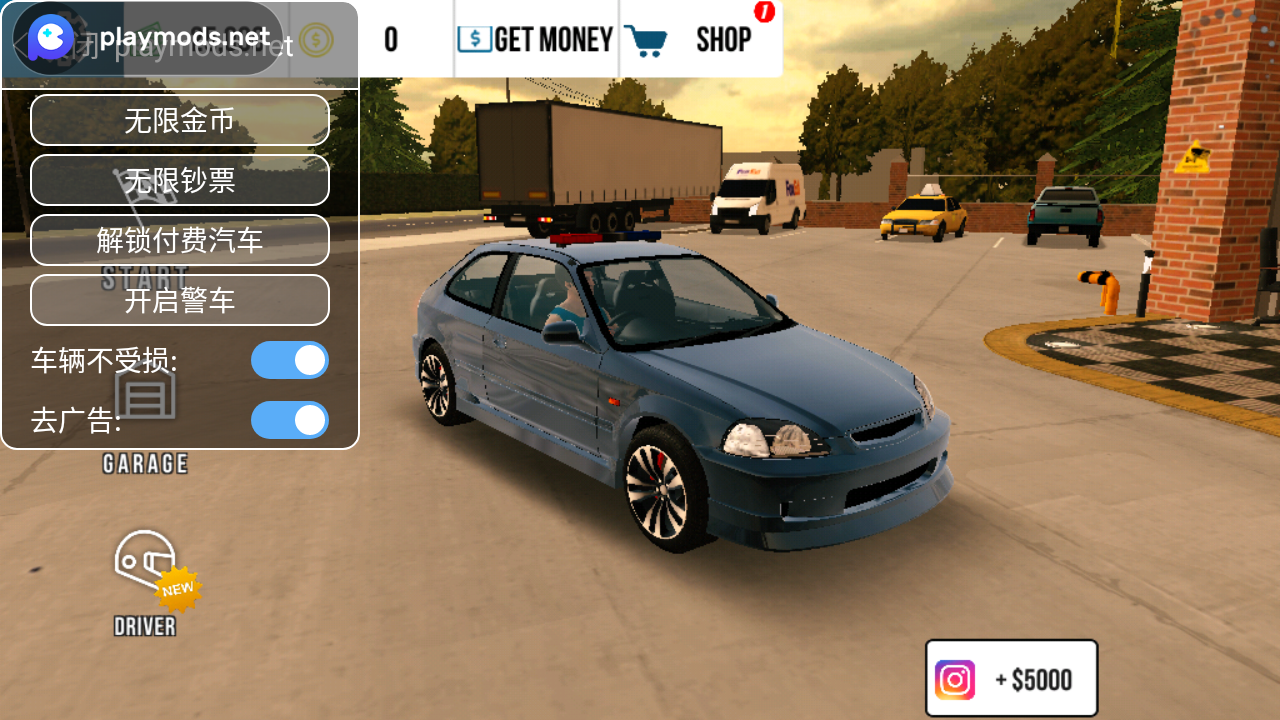Activate the 无限钞票 mod option

click(180, 180)
